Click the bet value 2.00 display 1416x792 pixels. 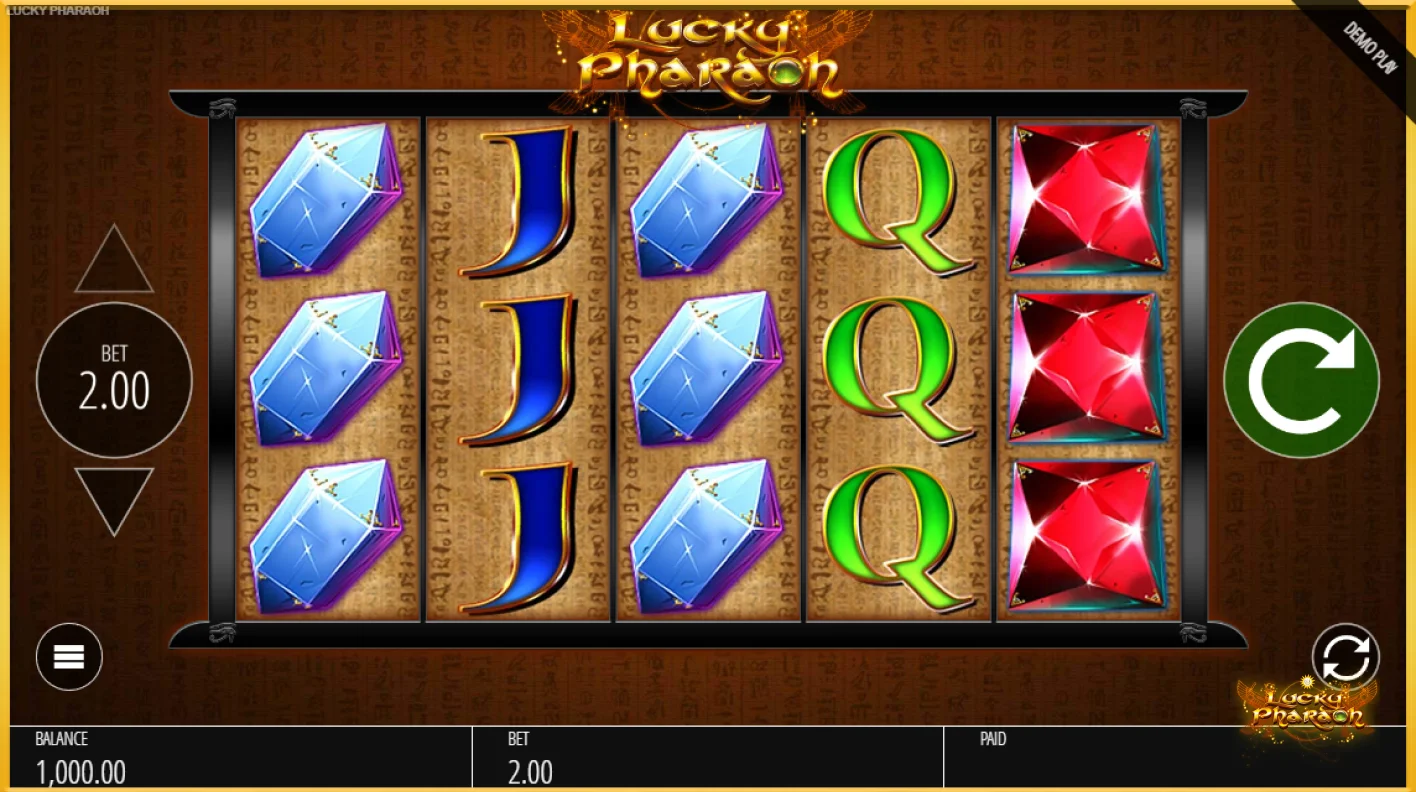coord(531,771)
